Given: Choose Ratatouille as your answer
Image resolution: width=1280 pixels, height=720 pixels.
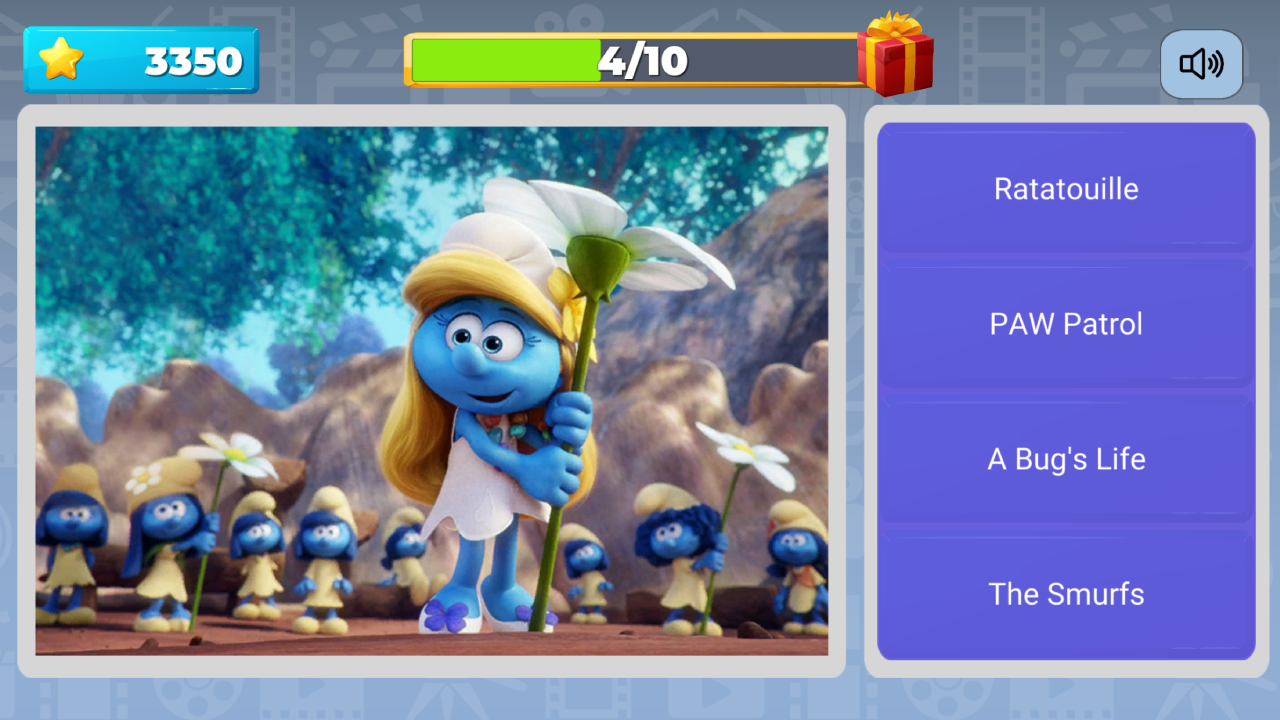Looking at the screenshot, I should tap(1065, 189).
